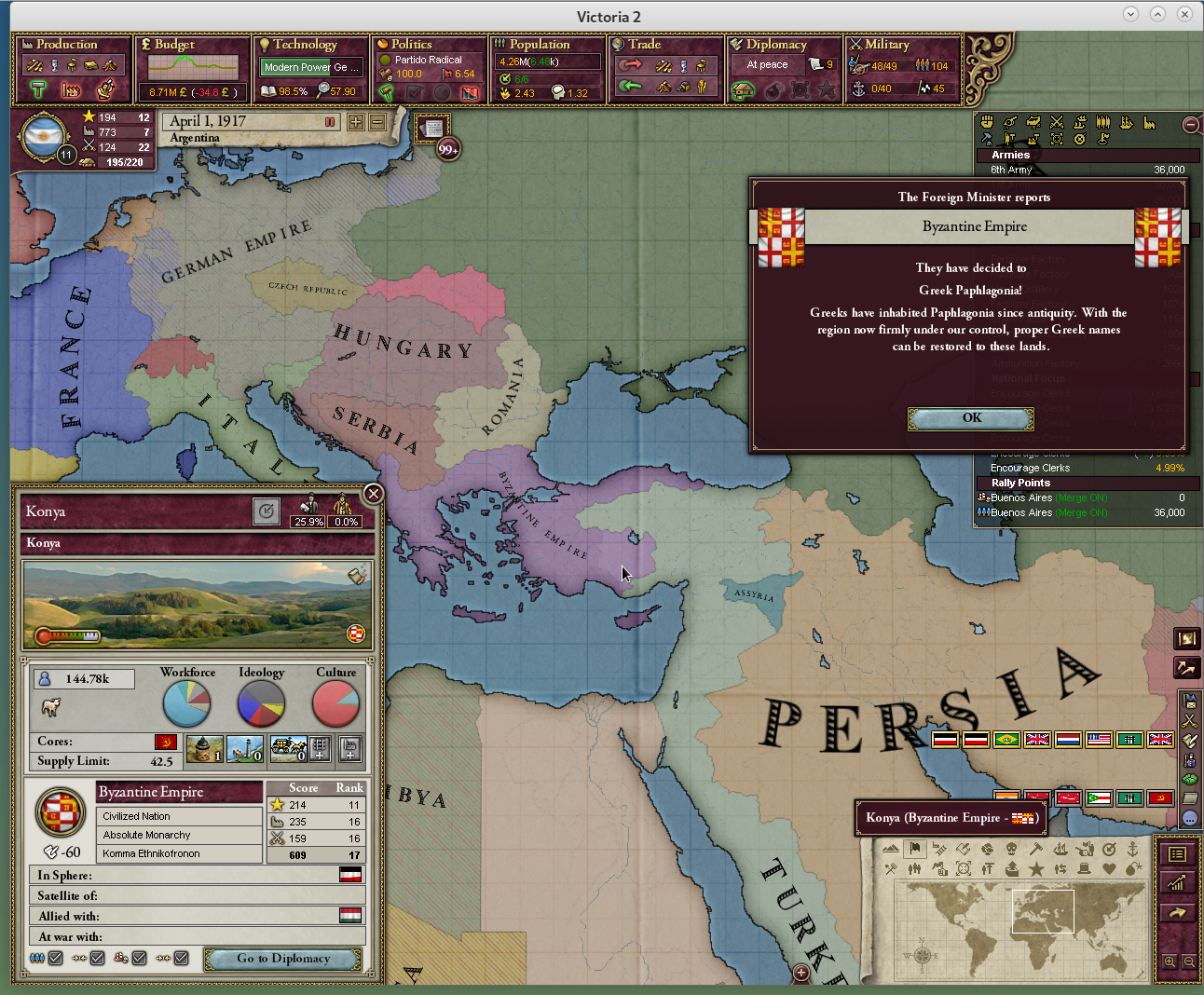Click the Argentina flag emblem
The width and height of the screenshot is (1204, 995).
[x=43, y=138]
